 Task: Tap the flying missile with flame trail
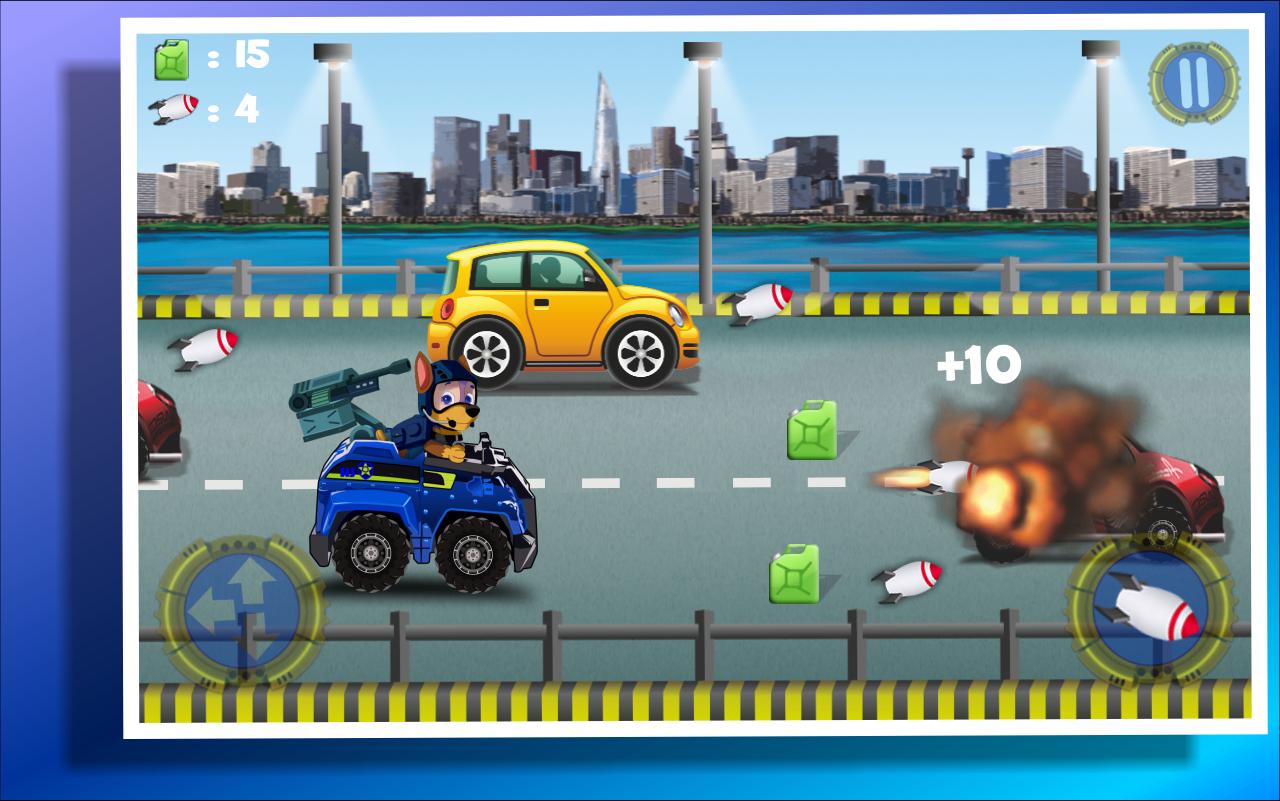(x=940, y=480)
